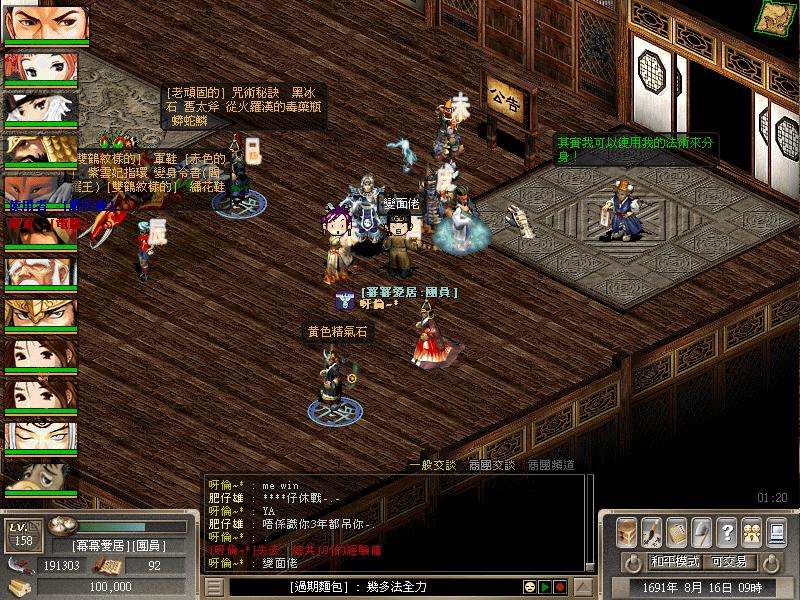Toggle the 可交易 tradeable button
The image size is (800, 600).
[x=727, y=562]
